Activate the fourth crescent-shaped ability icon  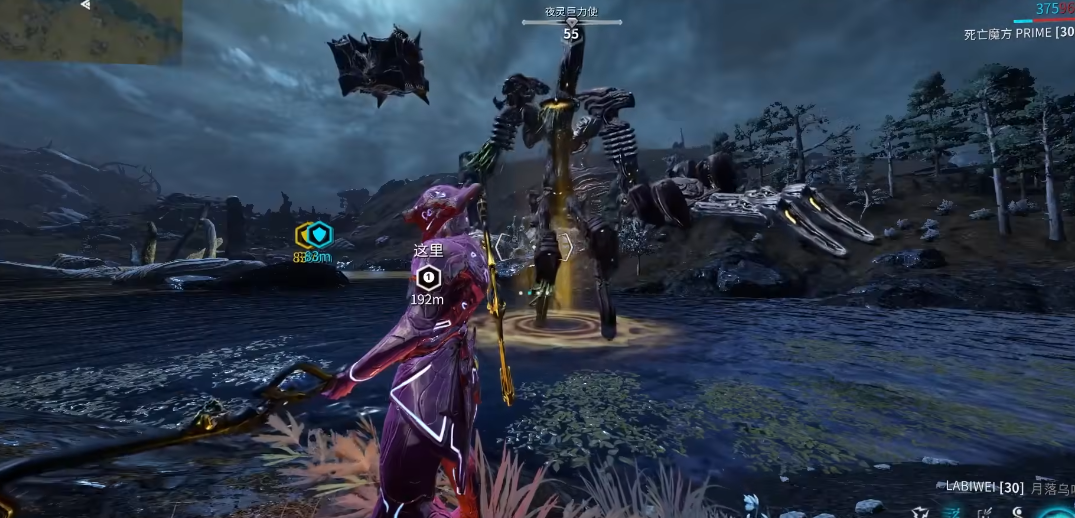click(1018, 512)
